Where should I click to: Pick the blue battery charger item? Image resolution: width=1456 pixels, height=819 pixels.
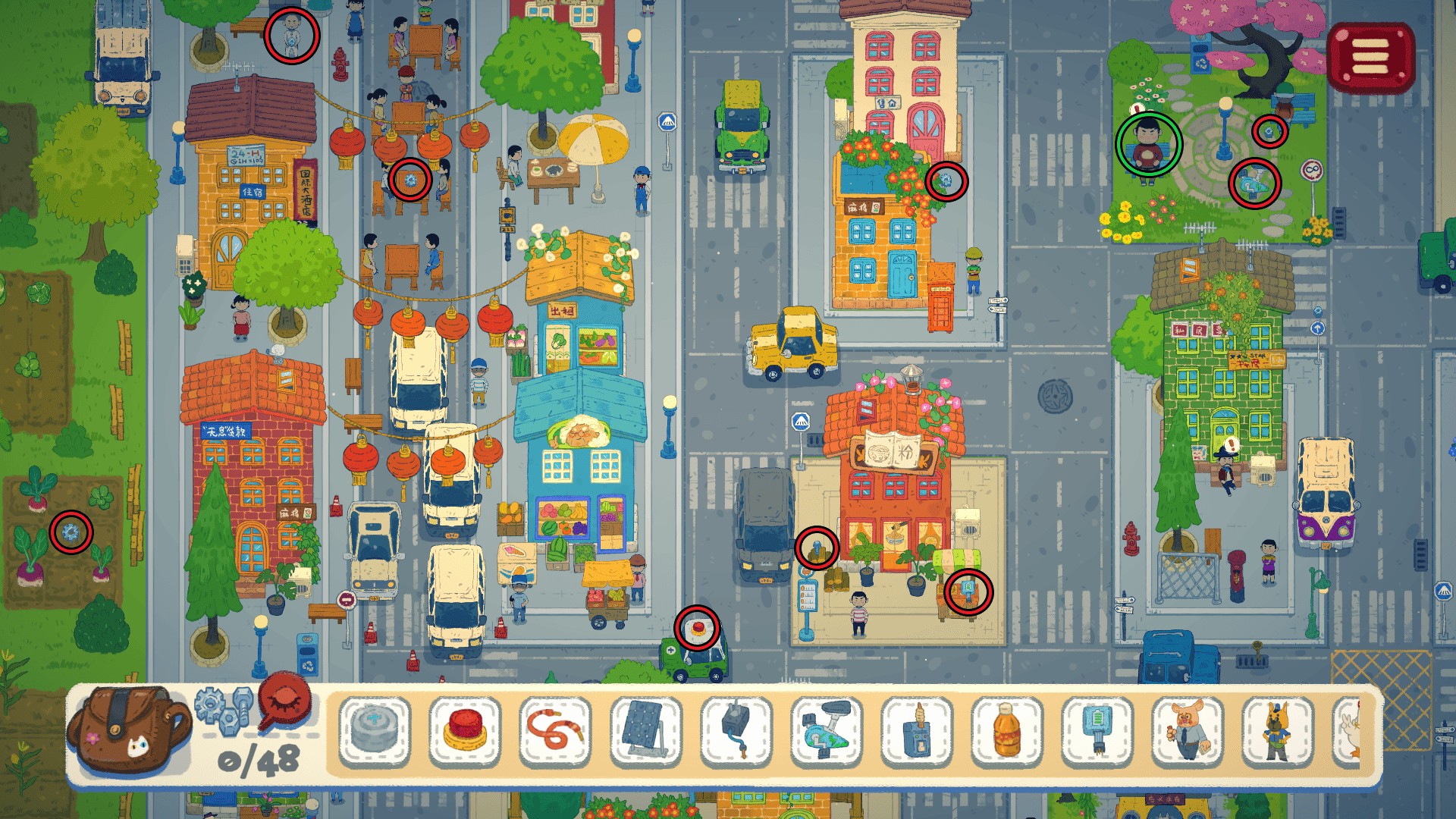[1097, 733]
